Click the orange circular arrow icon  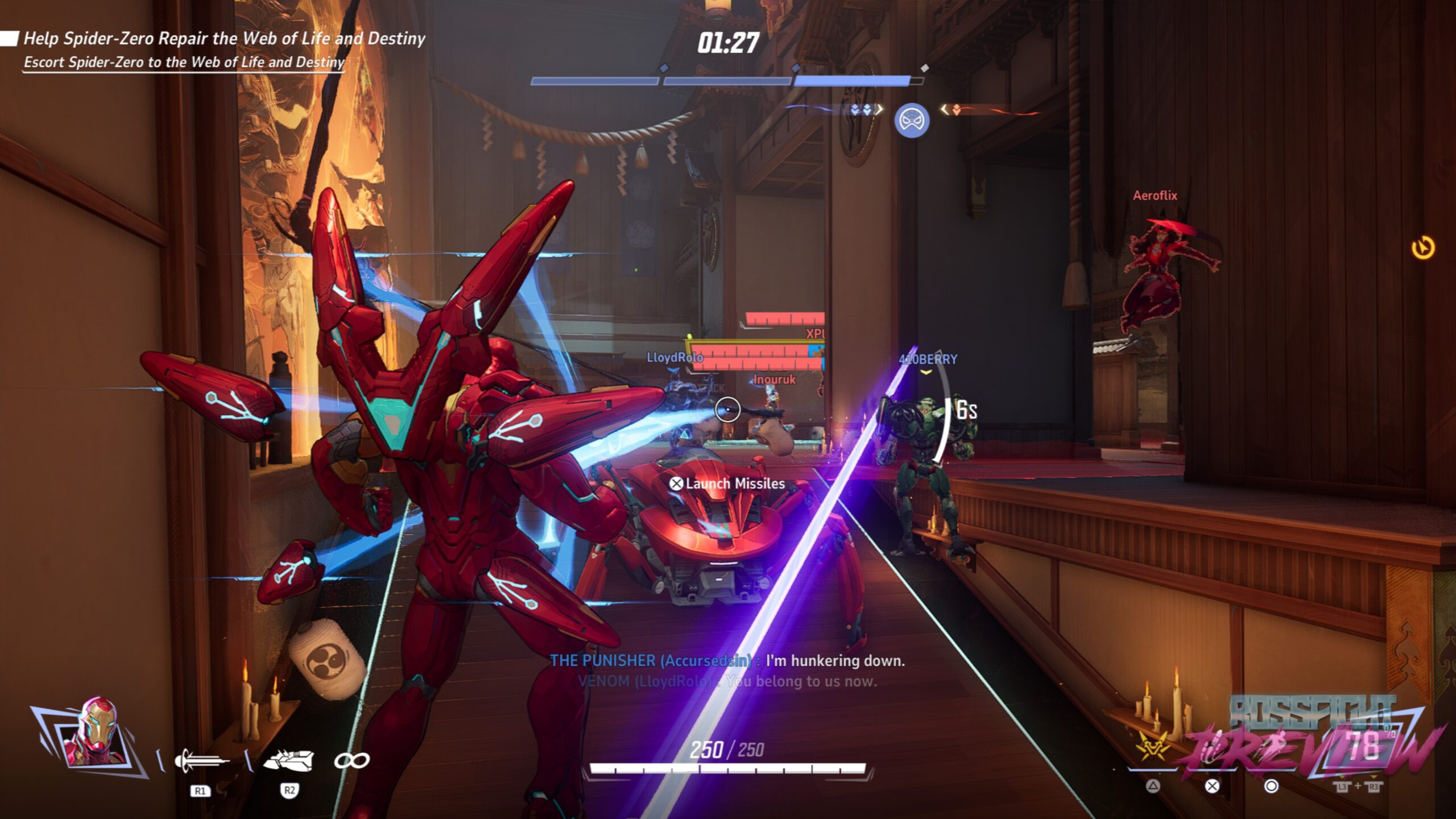pos(1423,248)
